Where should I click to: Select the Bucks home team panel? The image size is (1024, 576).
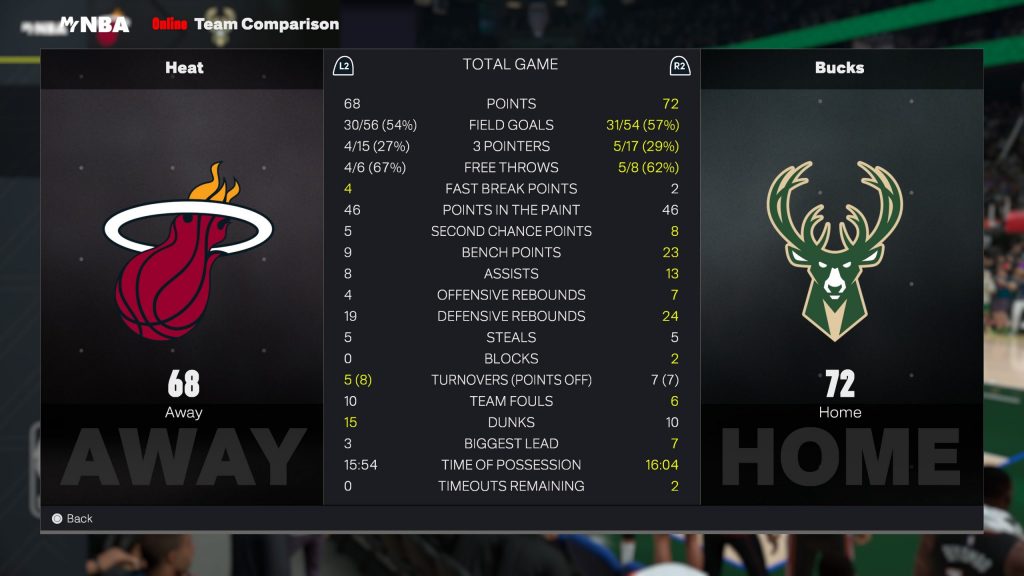tap(840, 276)
